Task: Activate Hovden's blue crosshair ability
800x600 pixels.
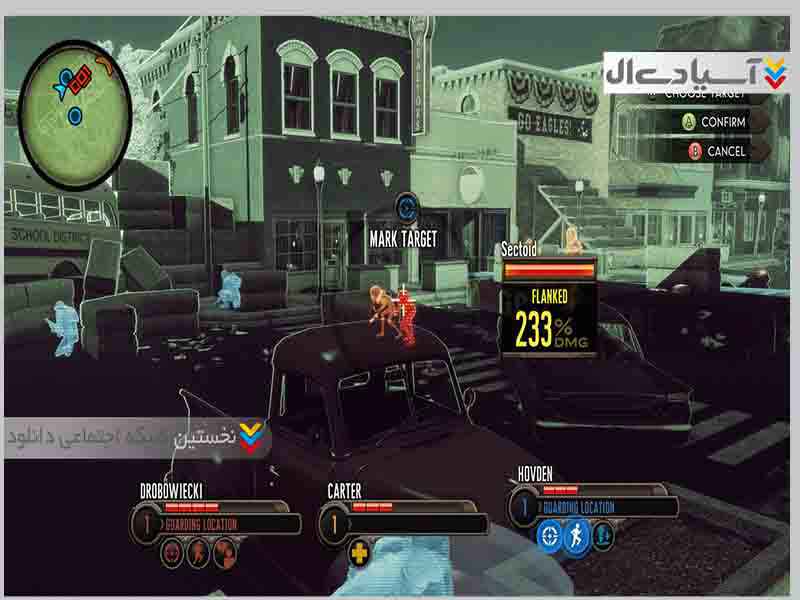Action: pyautogui.click(x=549, y=536)
